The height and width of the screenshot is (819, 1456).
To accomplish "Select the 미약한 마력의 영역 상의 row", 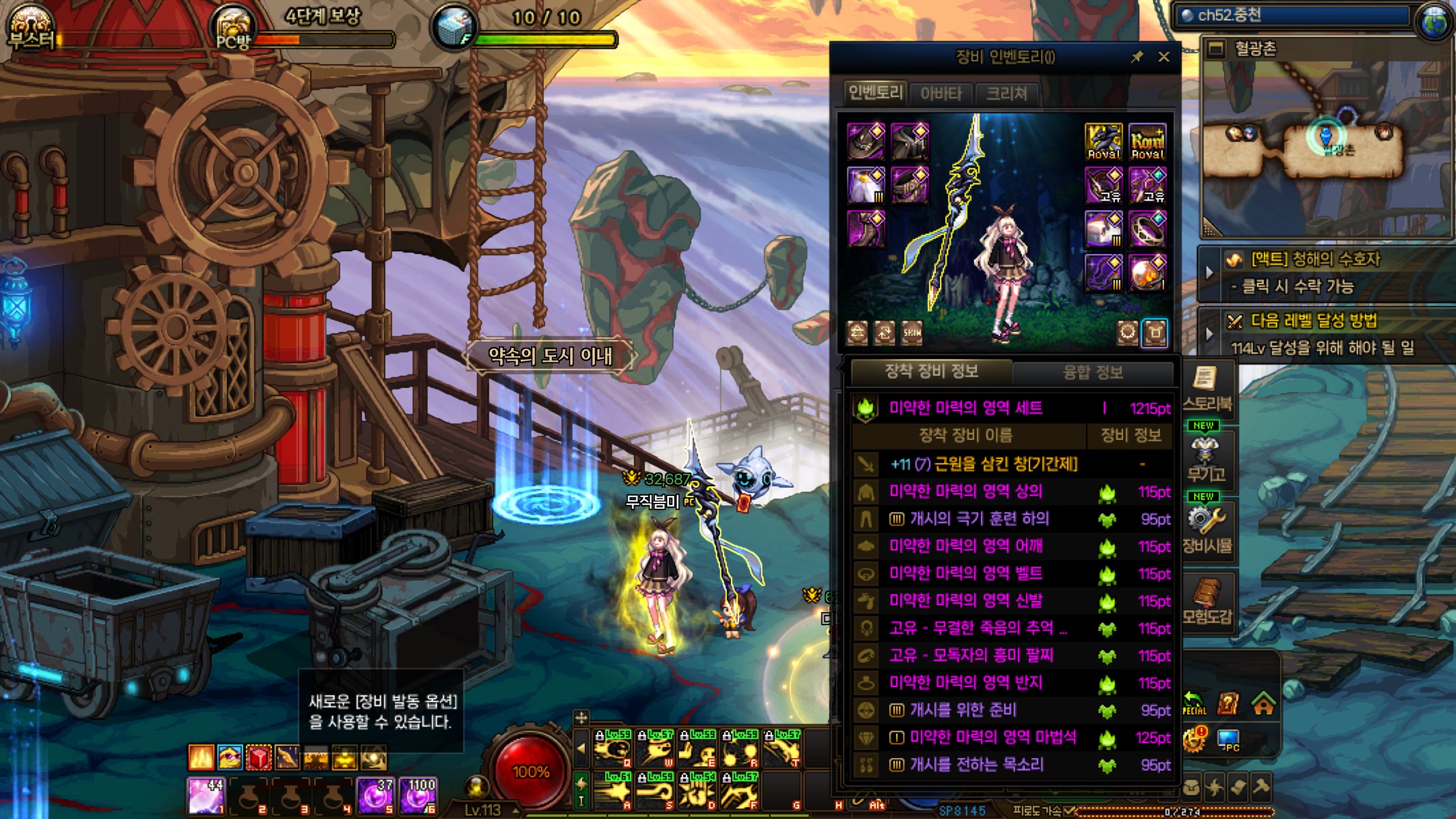I will tap(965, 491).
